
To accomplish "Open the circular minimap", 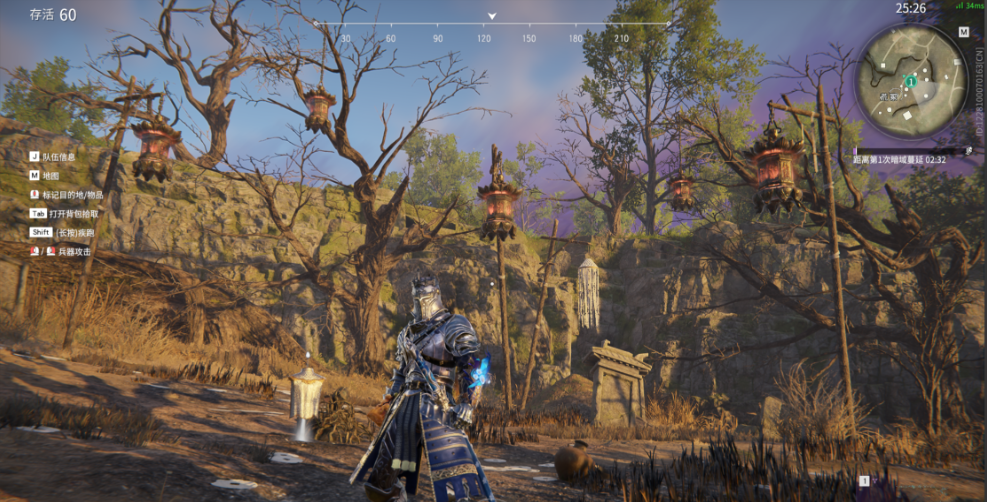I will coord(909,78).
